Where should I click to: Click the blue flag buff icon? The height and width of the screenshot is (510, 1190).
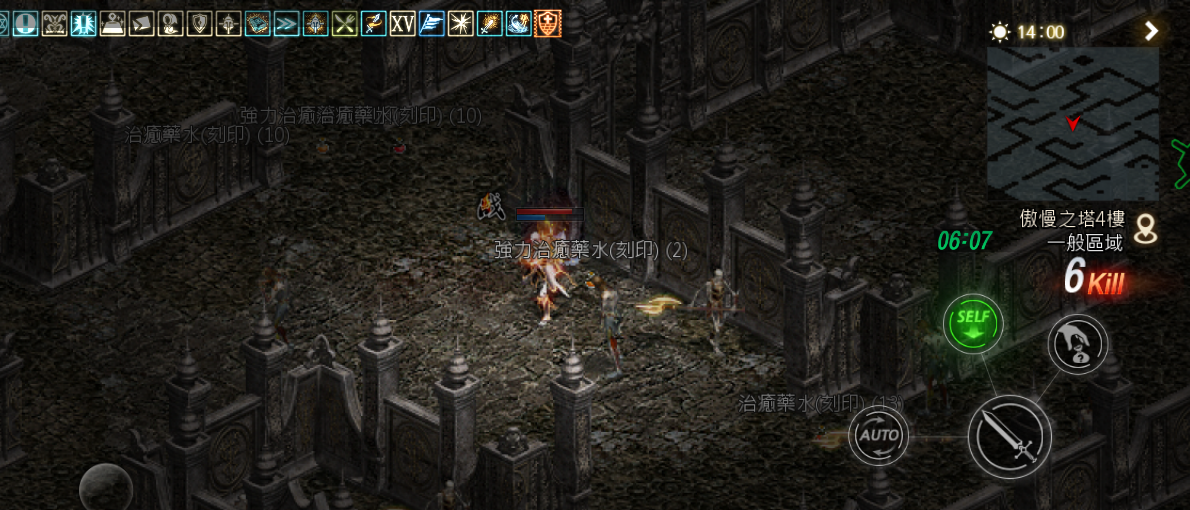point(432,23)
